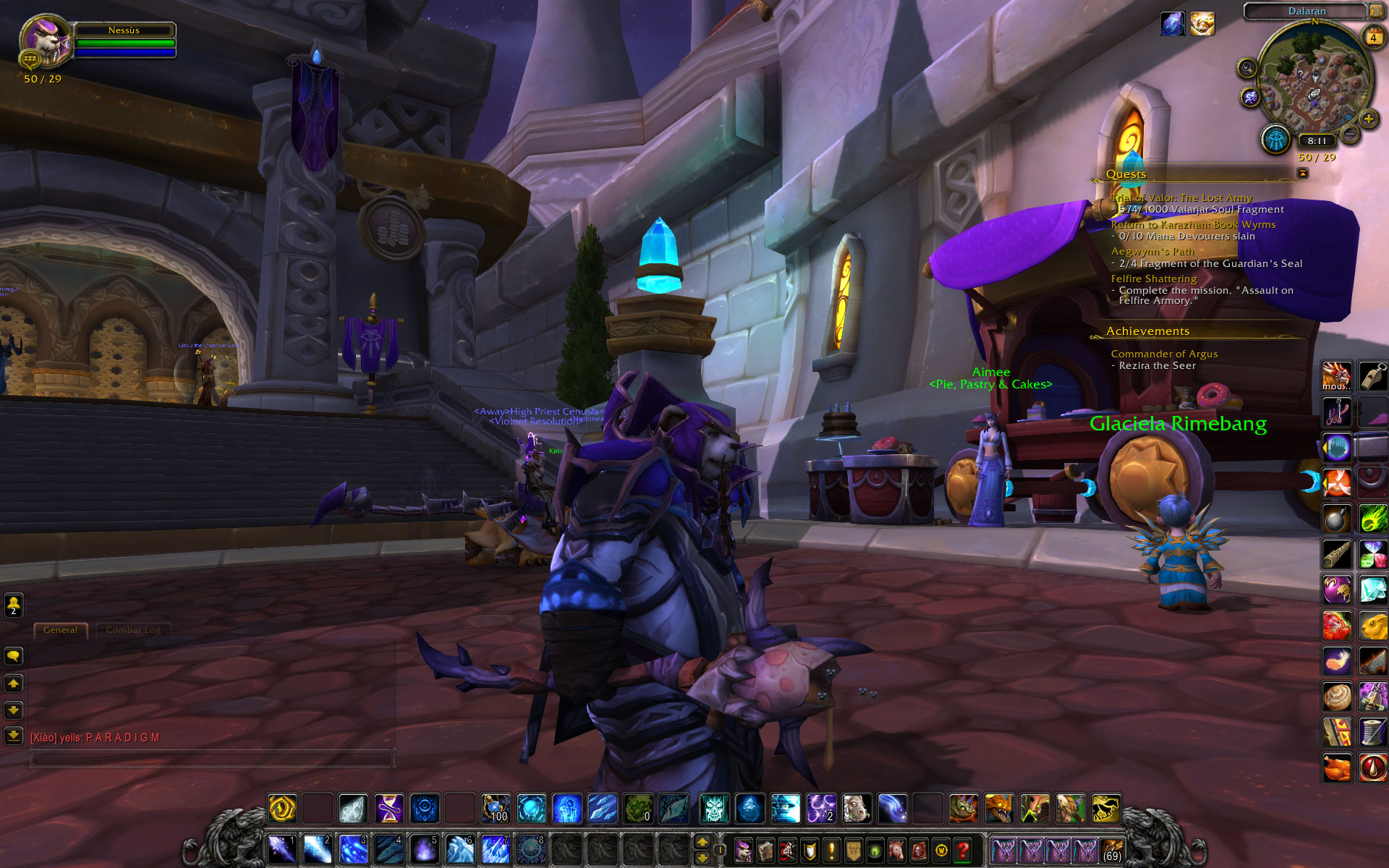Click the chat input box
1389x868 pixels.
click(211, 759)
